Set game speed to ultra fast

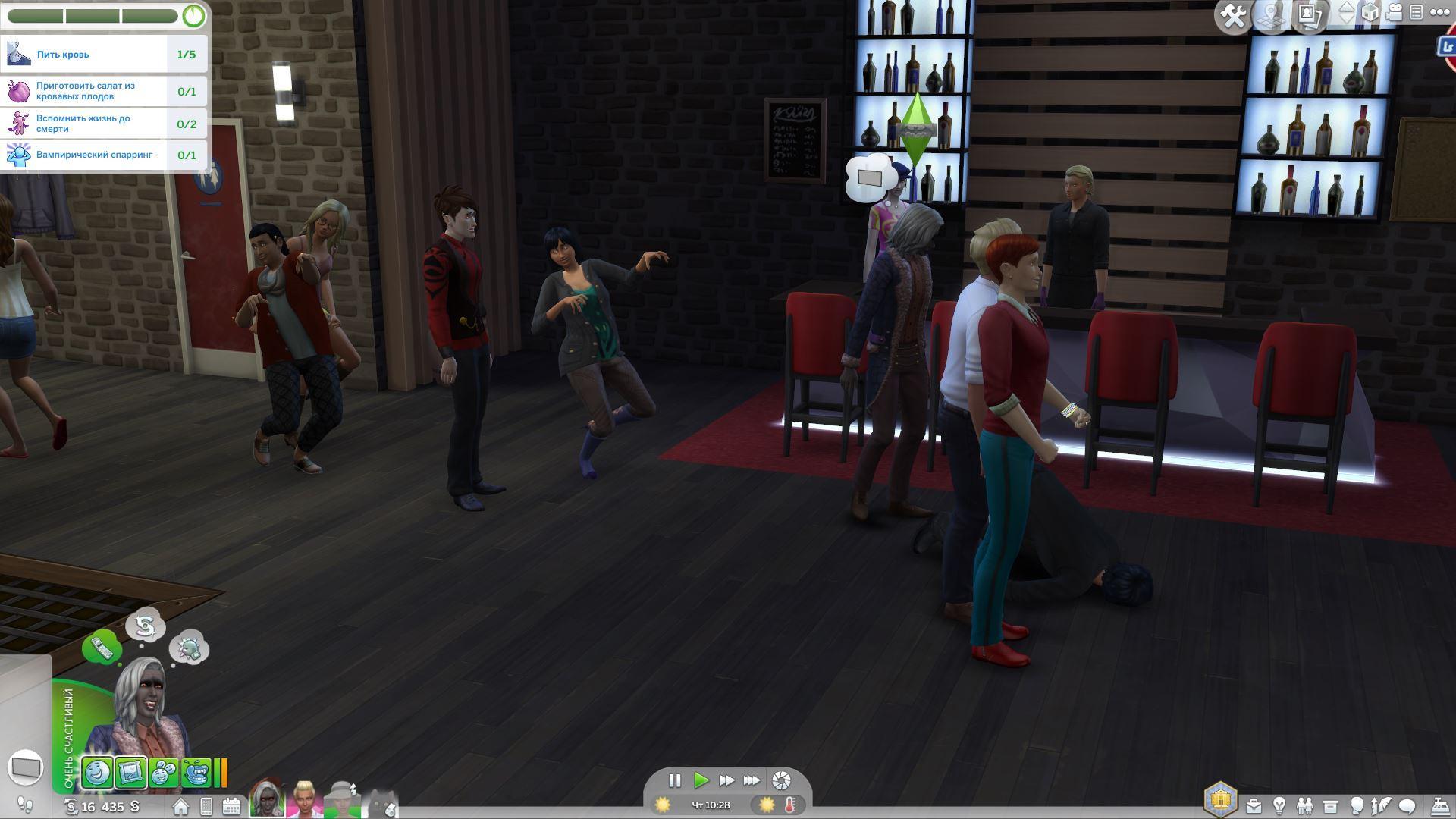(x=752, y=780)
